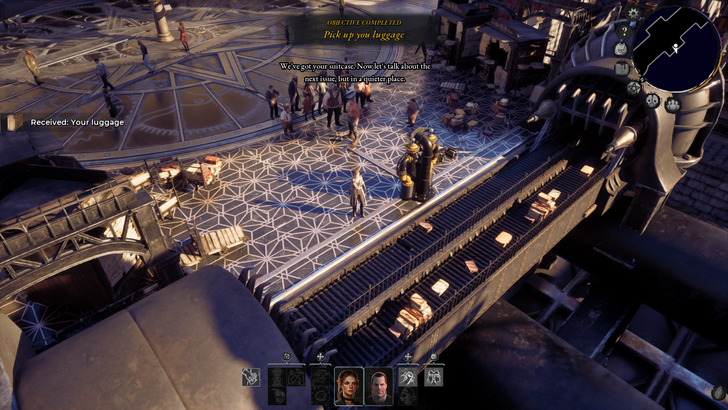This screenshot has height=410, width=728.
Task: Open the gear settings icon
Action: (632, 12)
